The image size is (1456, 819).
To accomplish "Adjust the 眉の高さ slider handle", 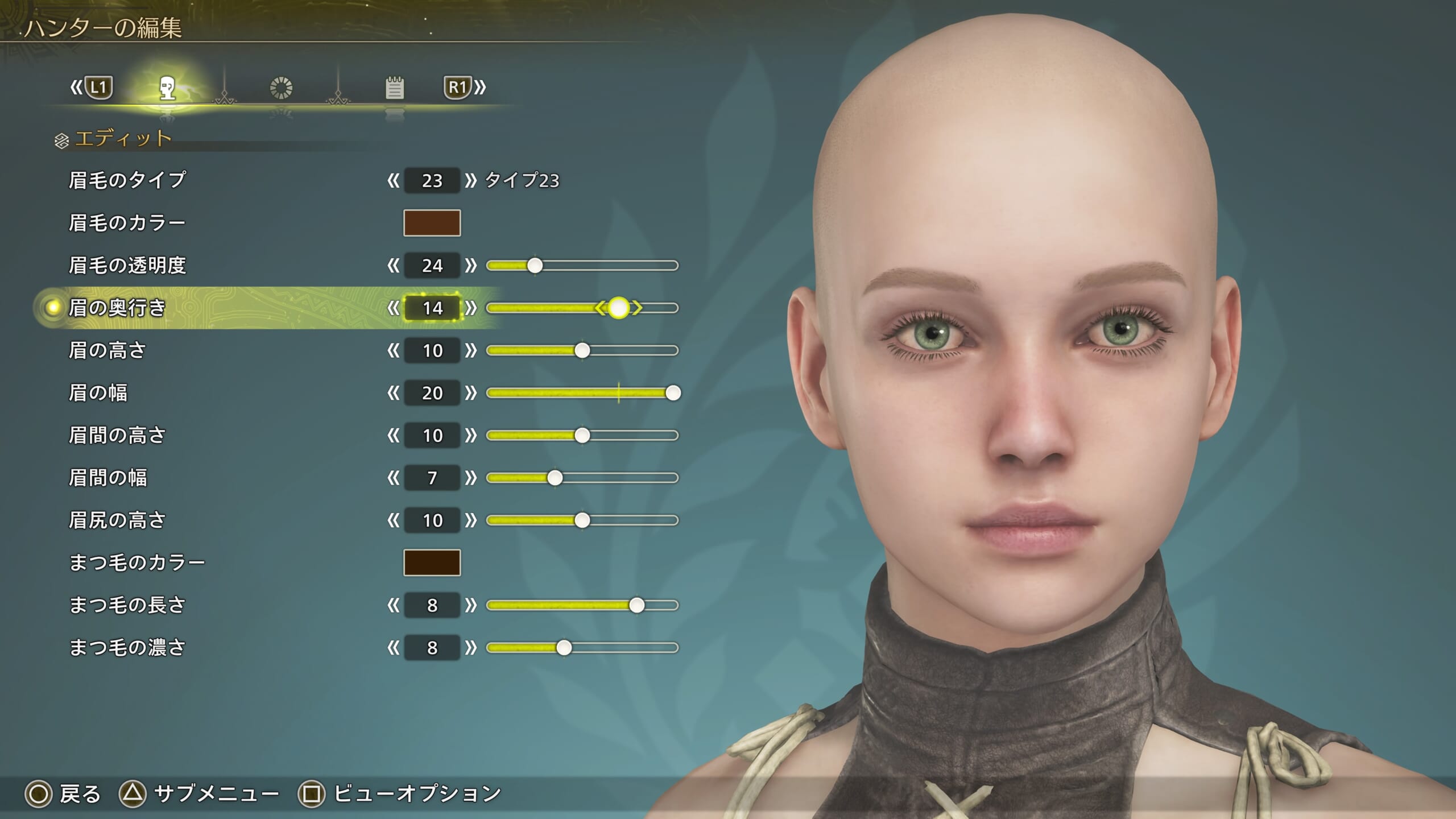I will [582, 350].
